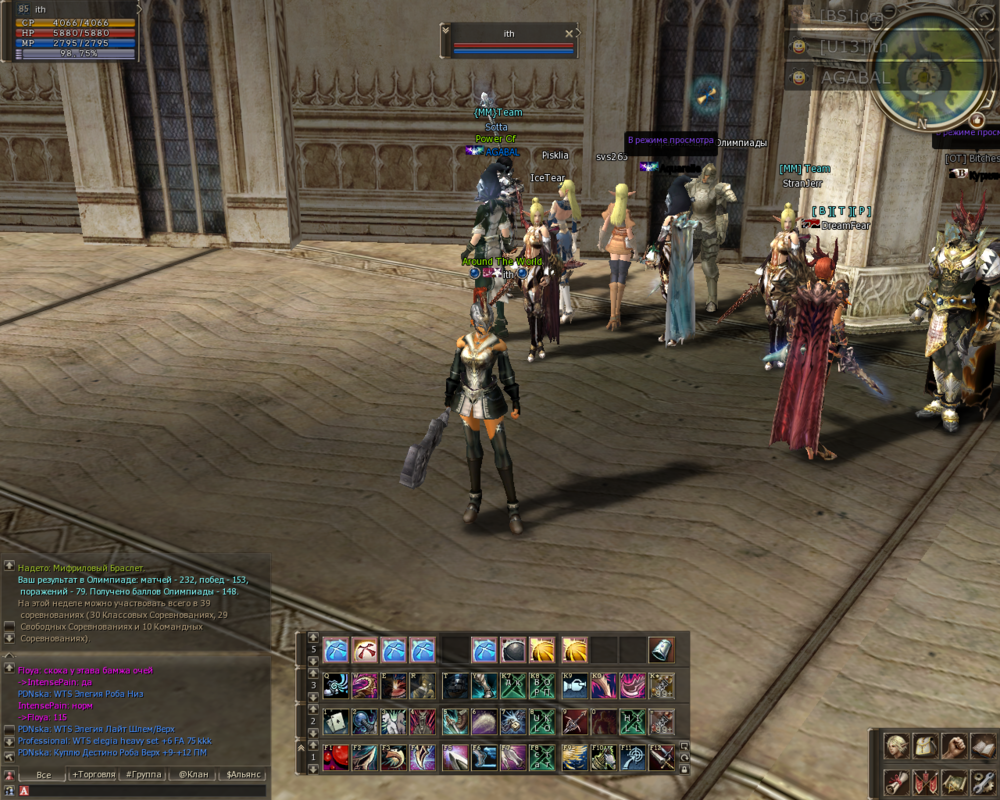Open the inventory backpack icon
This screenshot has width=1000, height=800.
pos(925,745)
